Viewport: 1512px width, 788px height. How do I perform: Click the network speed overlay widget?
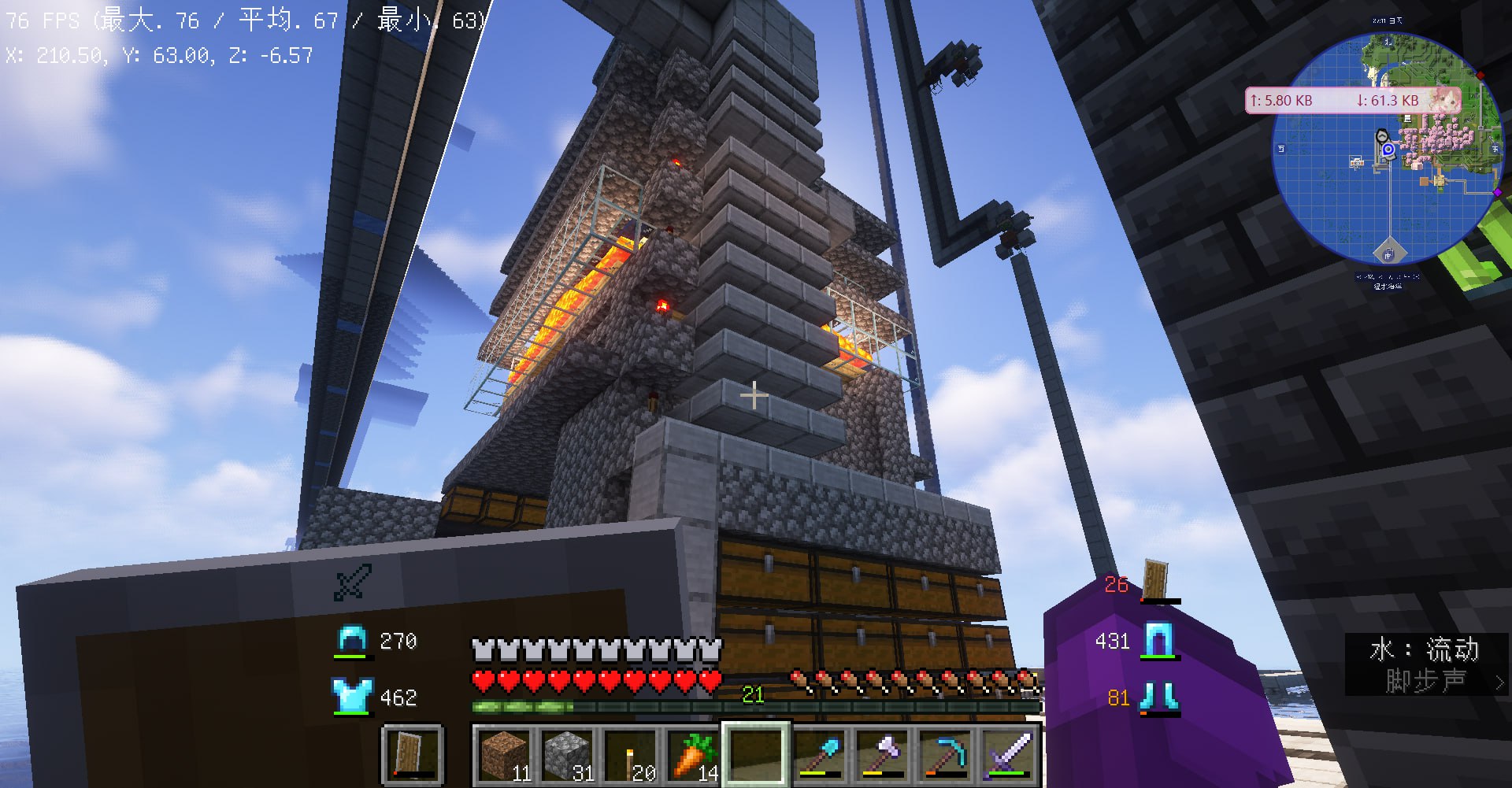point(1353,101)
